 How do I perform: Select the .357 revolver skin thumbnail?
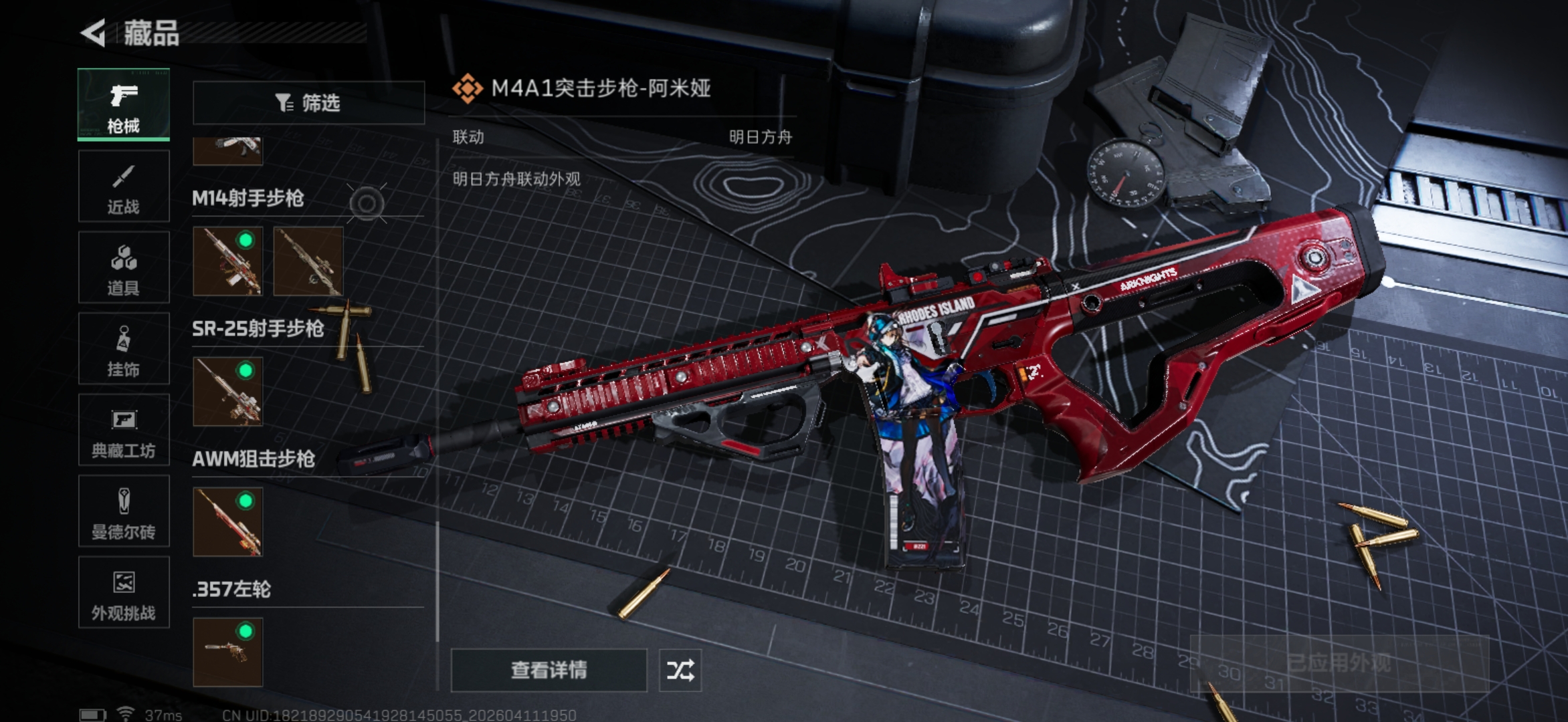point(227,652)
